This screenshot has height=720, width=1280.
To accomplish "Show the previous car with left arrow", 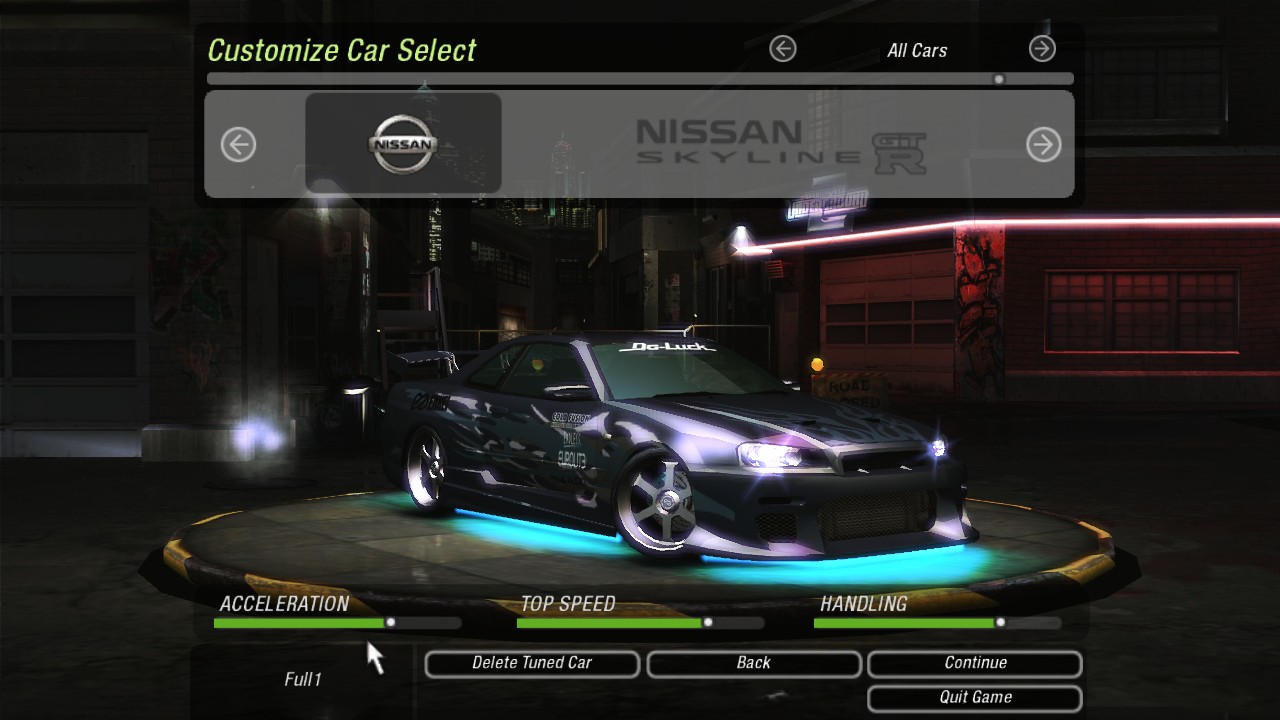I will [x=238, y=145].
